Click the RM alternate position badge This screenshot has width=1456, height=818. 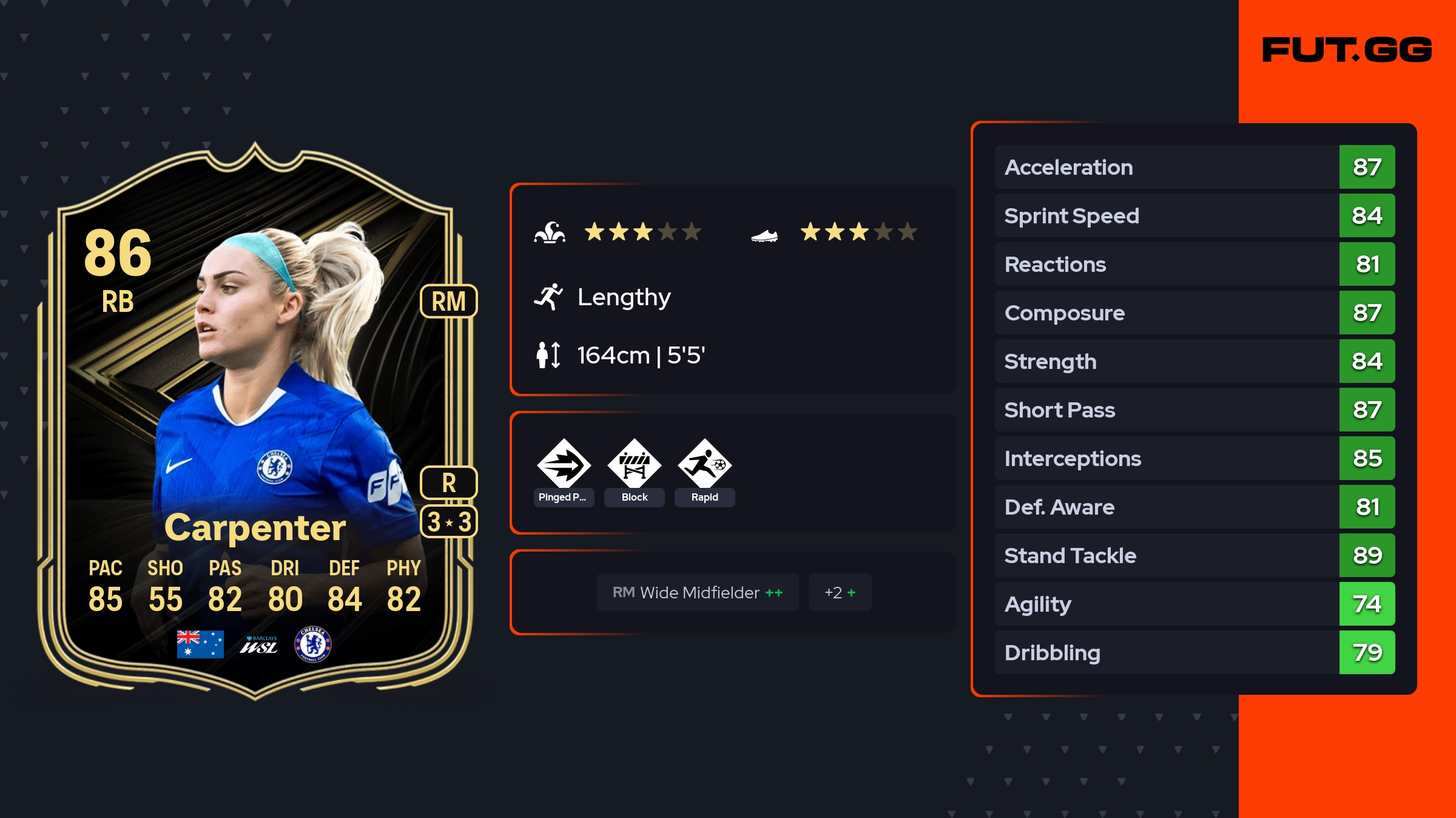(448, 301)
